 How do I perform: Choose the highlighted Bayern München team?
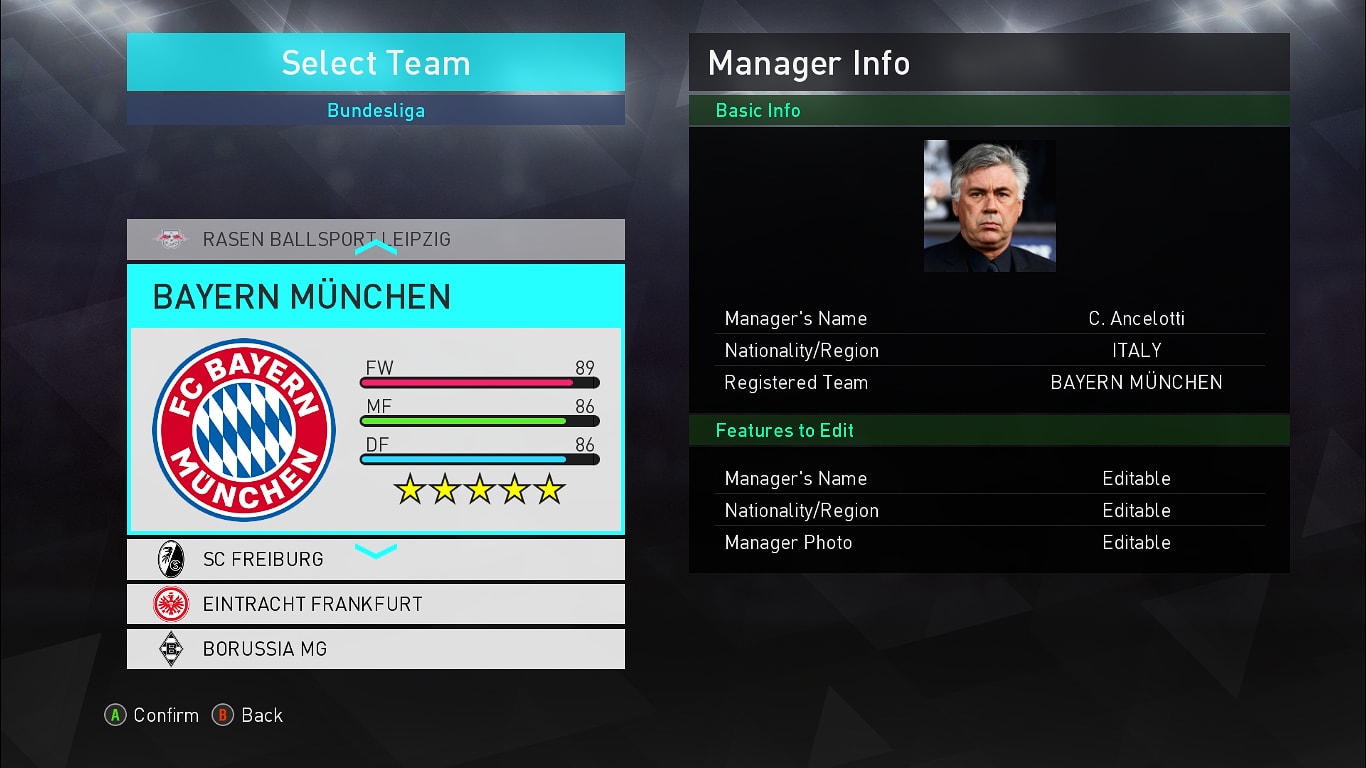coord(375,398)
